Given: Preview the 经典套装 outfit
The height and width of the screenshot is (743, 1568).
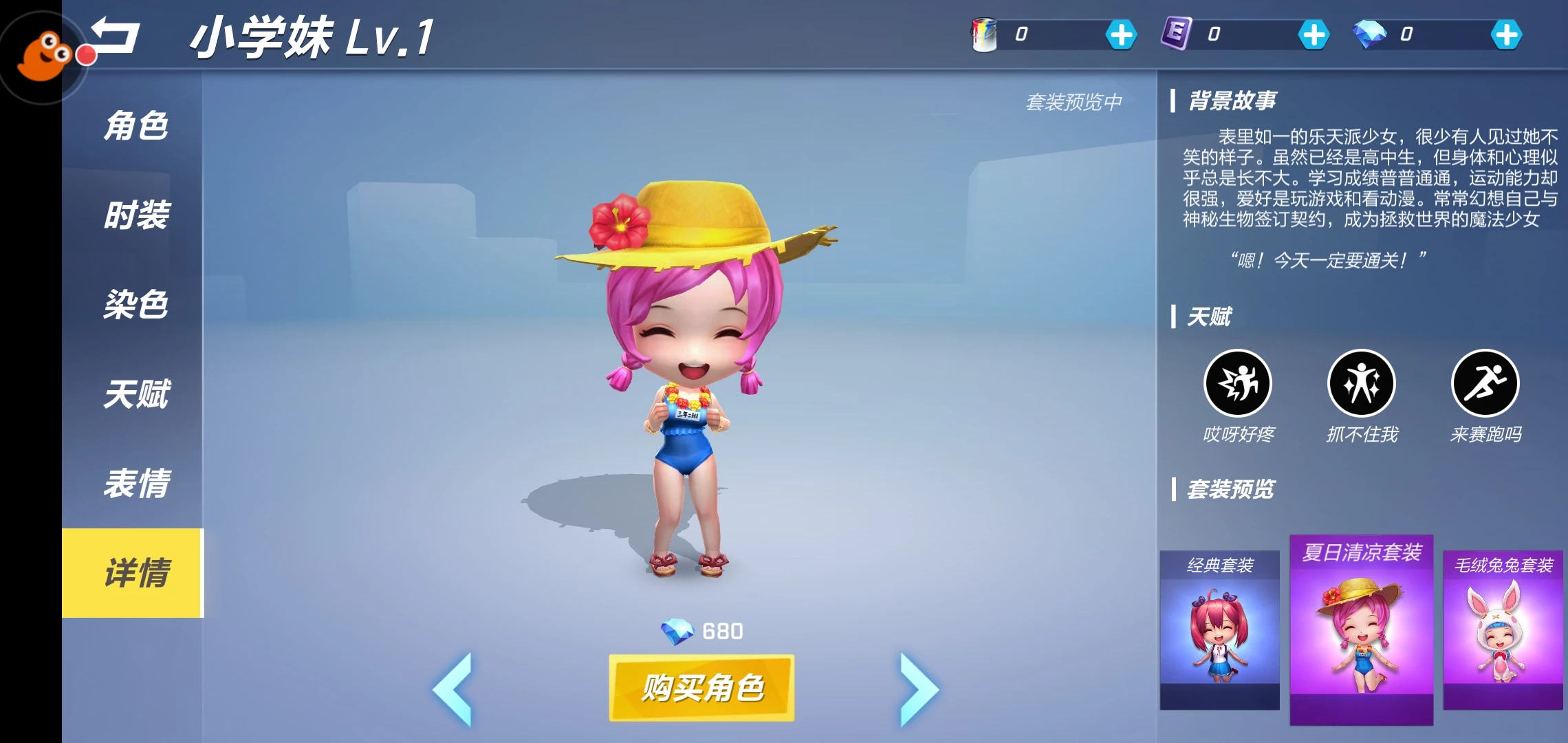Looking at the screenshot, I should point(1220,629).
